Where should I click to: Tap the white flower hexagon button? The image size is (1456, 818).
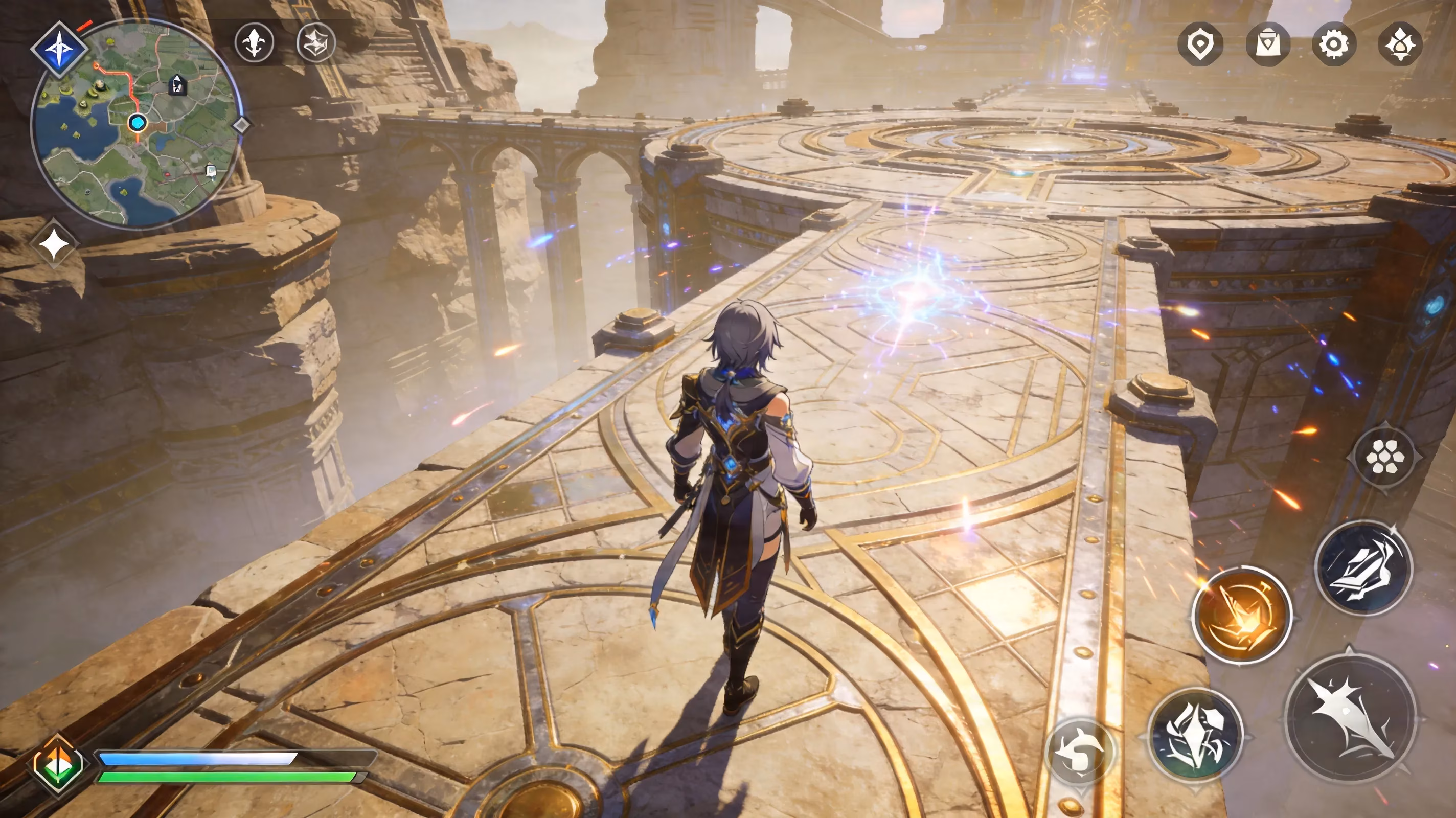tap(1384, 456)
